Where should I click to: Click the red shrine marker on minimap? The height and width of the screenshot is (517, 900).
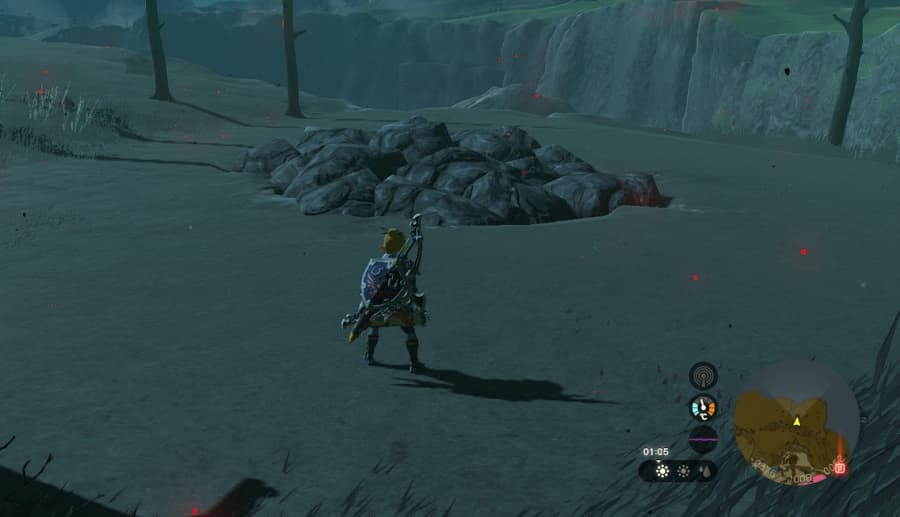coord(840,468)
